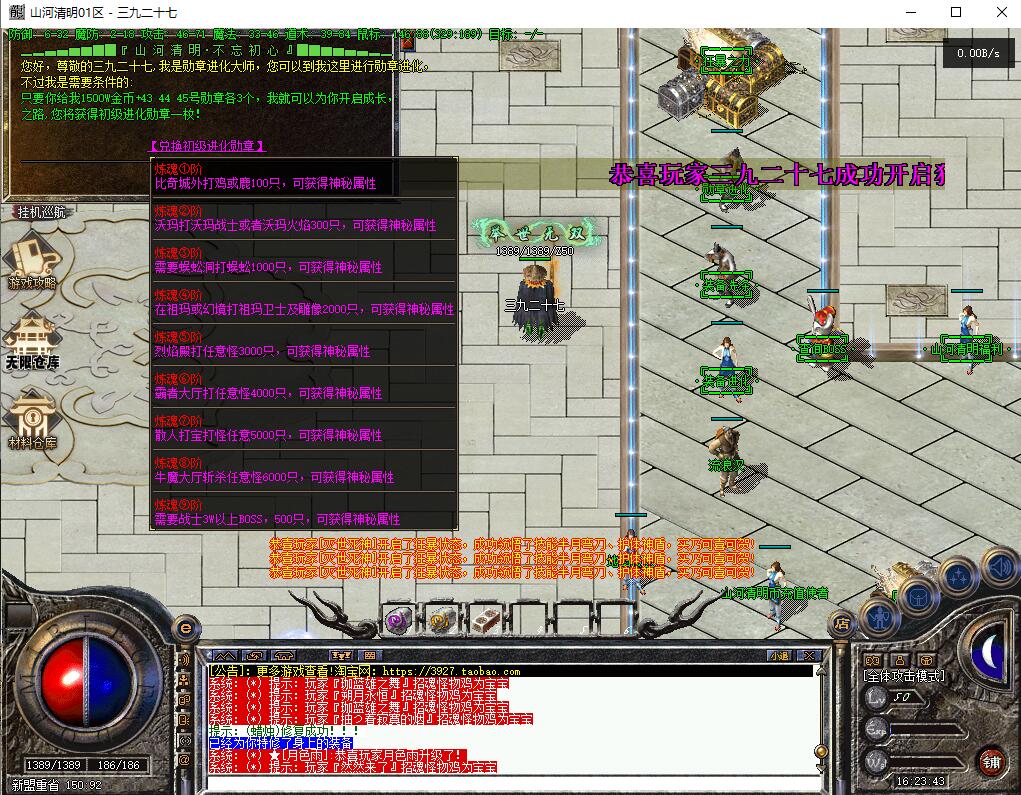Toggle the 挂机巡航 auto-patrol button
Screen dimensions: 1021x795
[41, 212]
